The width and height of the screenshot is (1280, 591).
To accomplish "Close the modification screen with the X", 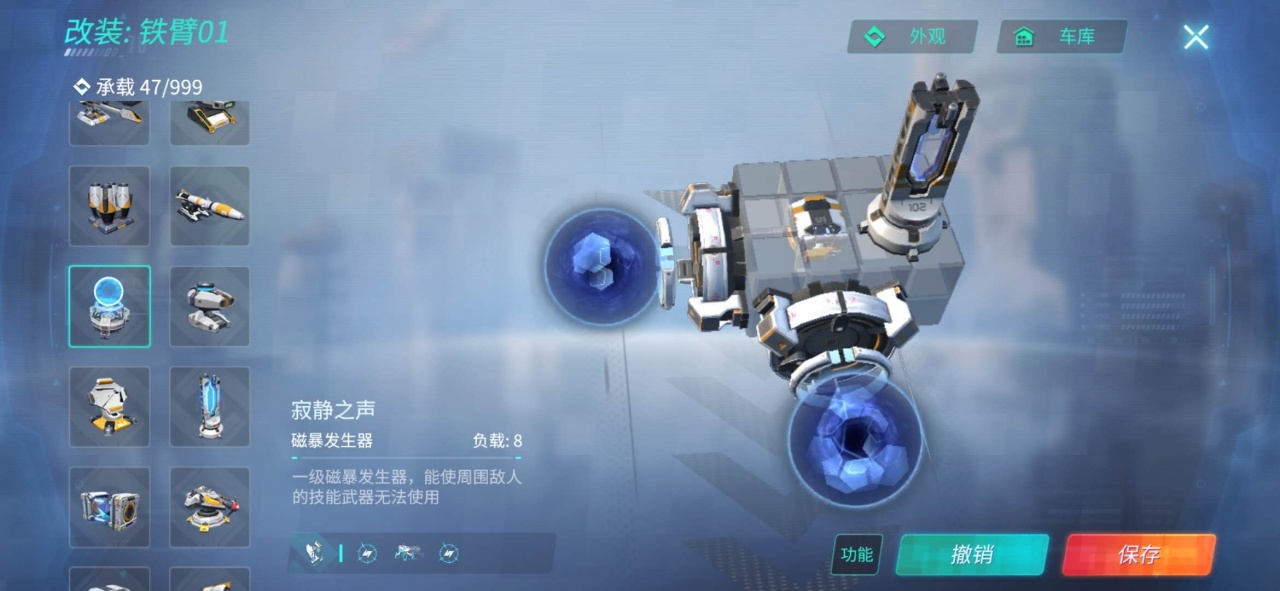I will click(x=1196, y=38).
